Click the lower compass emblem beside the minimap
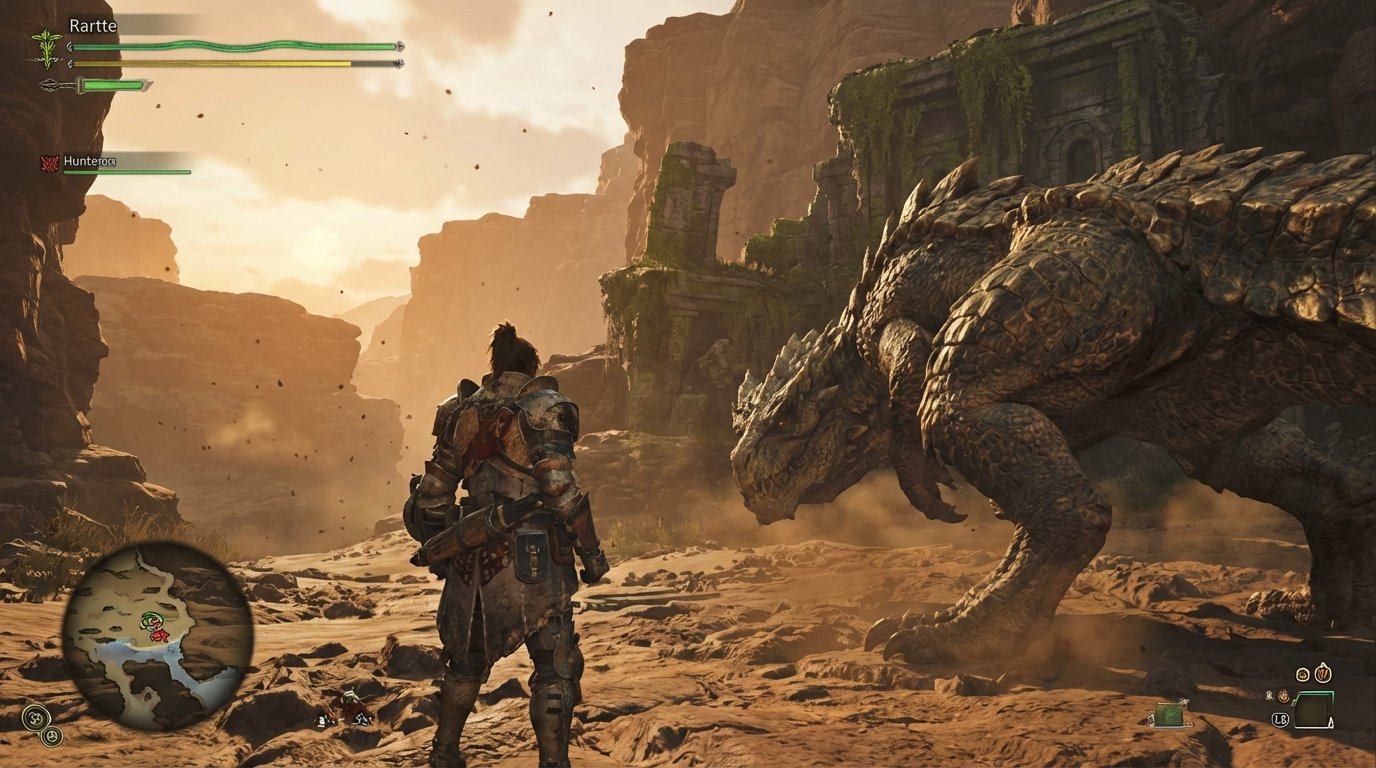The width and height of the screenshot is (1376, 768). tap(52, 736)
